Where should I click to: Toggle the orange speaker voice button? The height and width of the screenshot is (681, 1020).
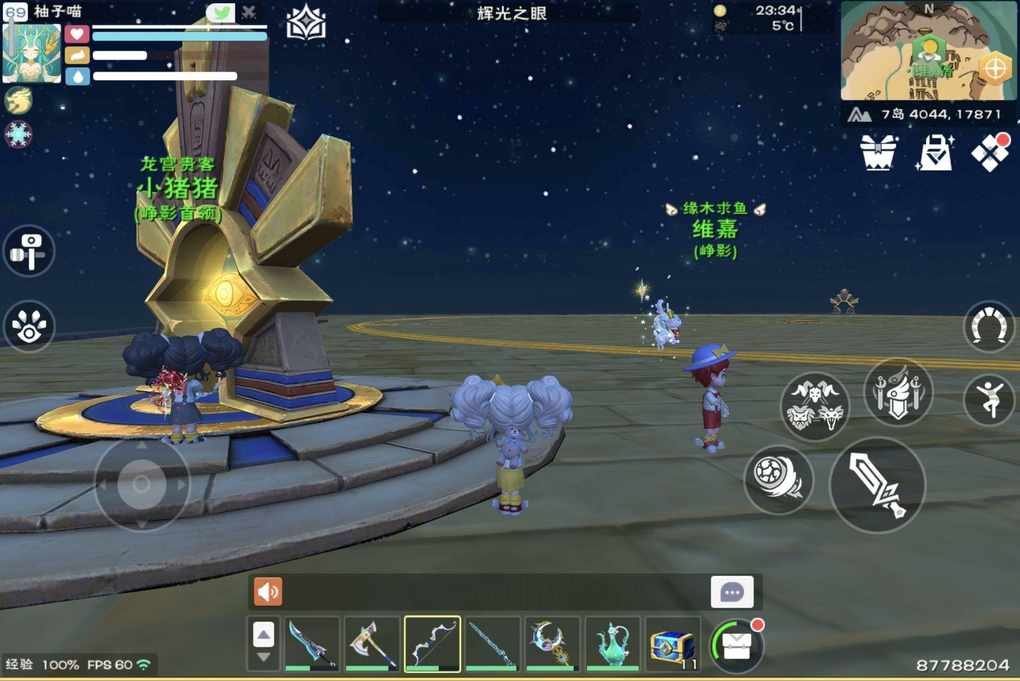pyautogui.click(x=268, y=592)
